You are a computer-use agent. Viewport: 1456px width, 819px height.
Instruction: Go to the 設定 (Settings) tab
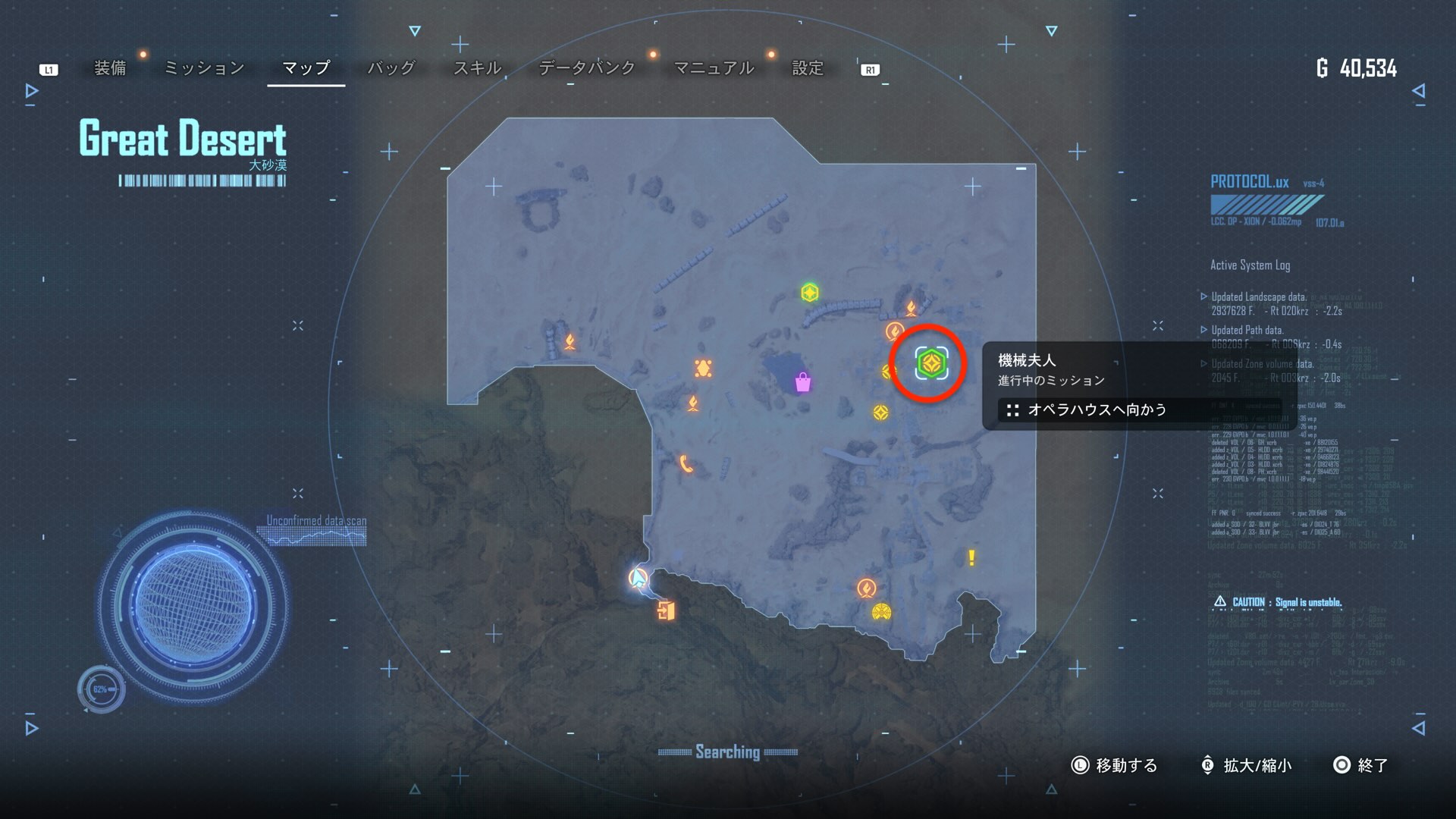pyautogui.click(x=808, y=68)
